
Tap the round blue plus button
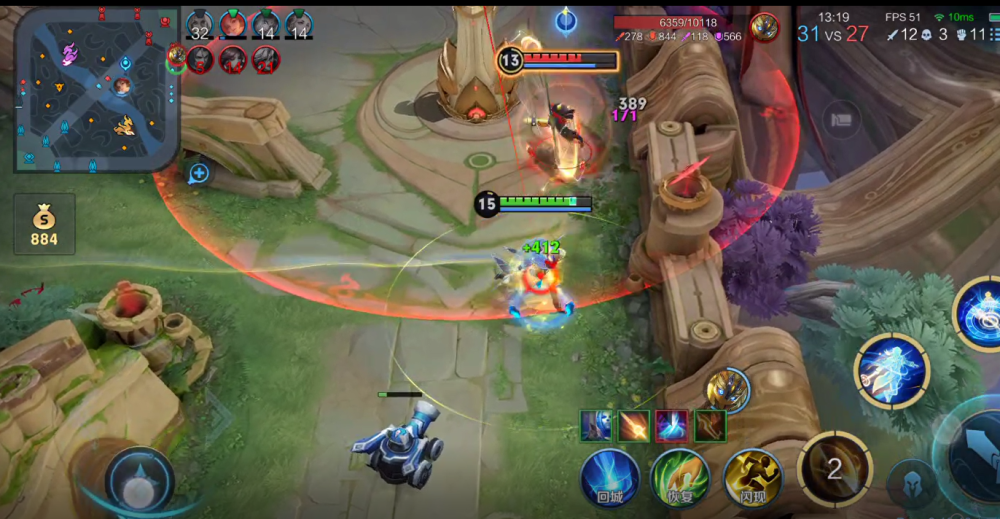199,173
